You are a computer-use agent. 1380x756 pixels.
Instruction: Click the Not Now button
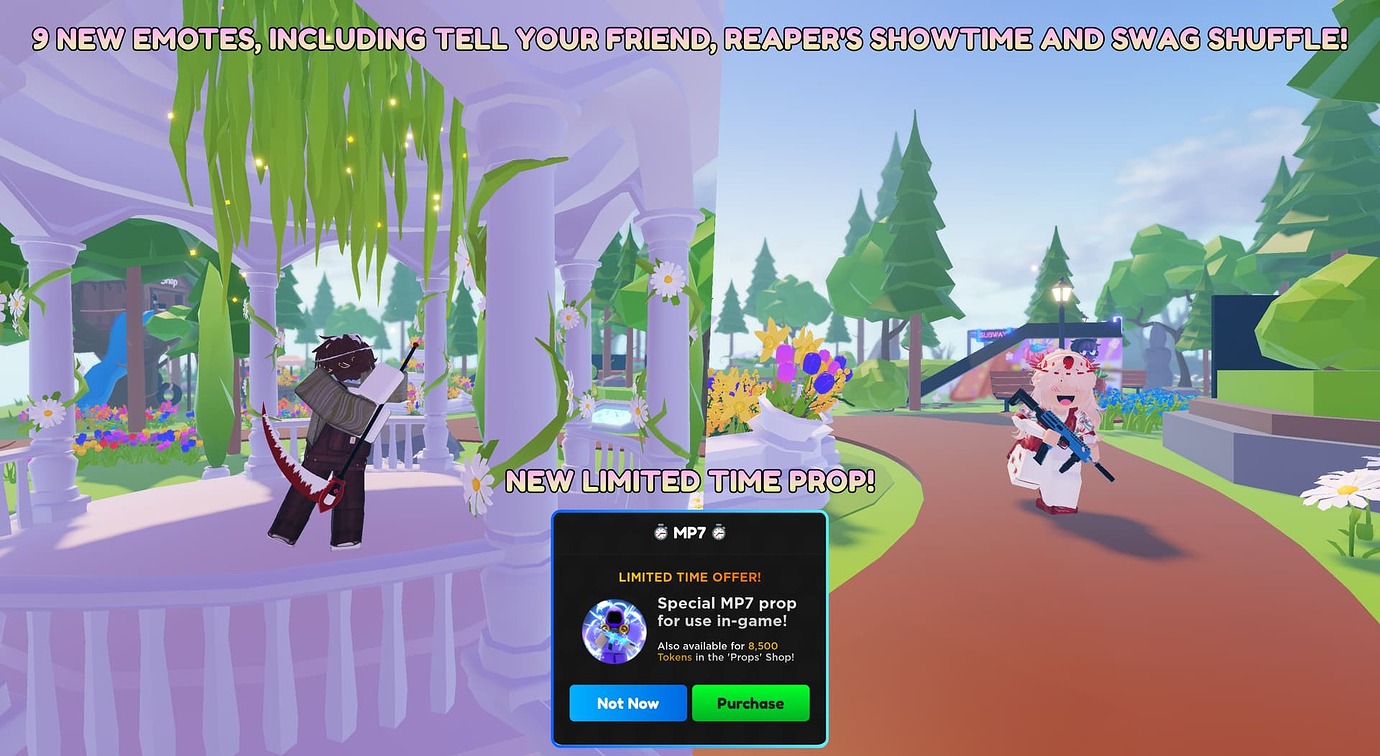click(x=628, y=703)
